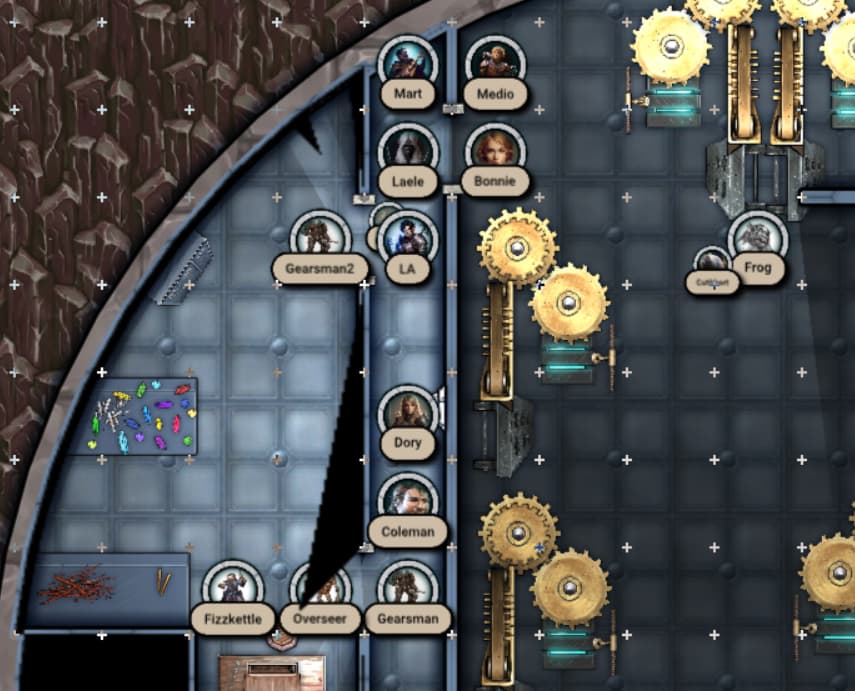This screenshot has height=691, width=855.
Task: Select the bottom Gearsman token
Action: 408,589
